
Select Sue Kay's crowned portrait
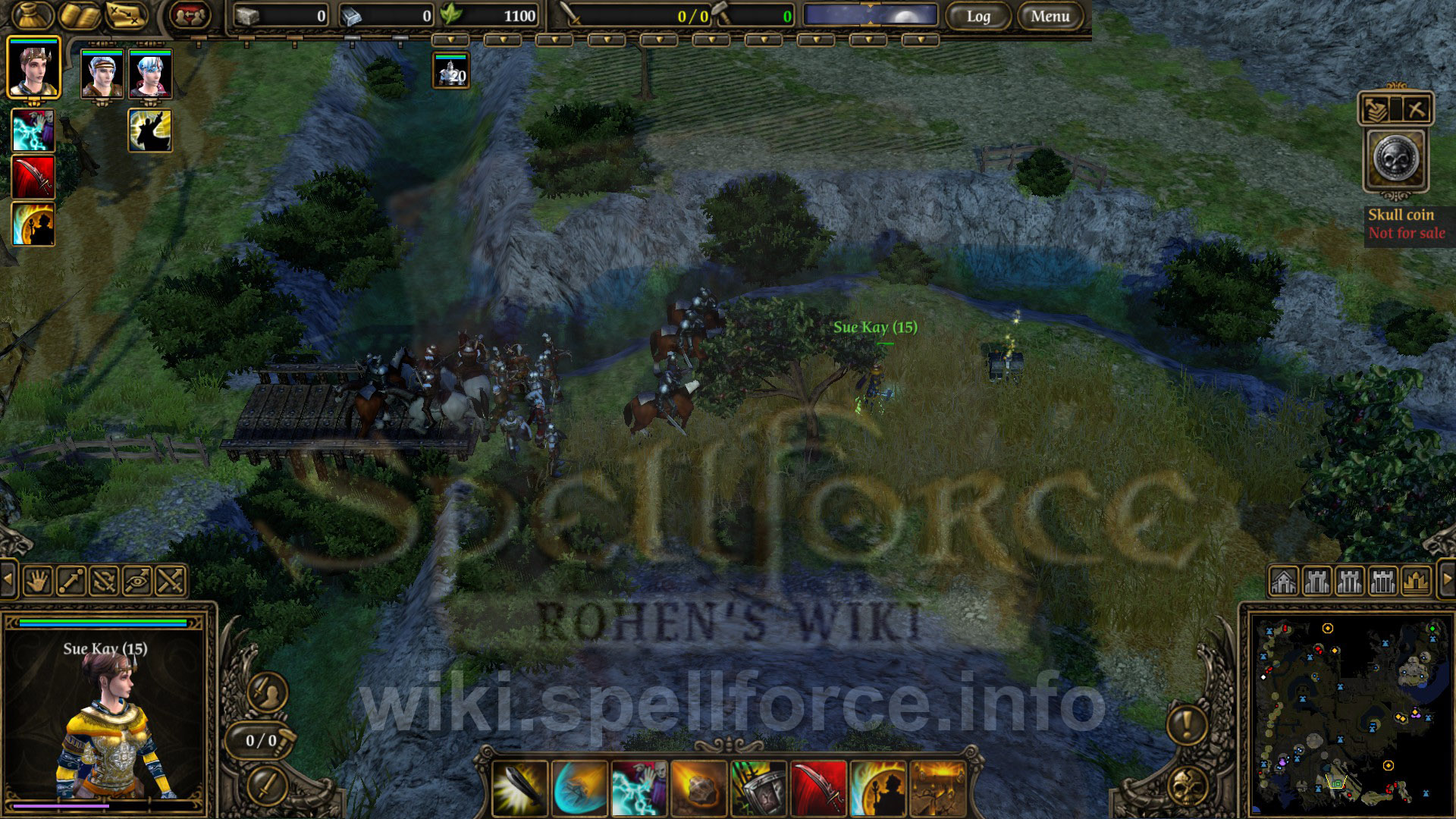pos(33,68)
